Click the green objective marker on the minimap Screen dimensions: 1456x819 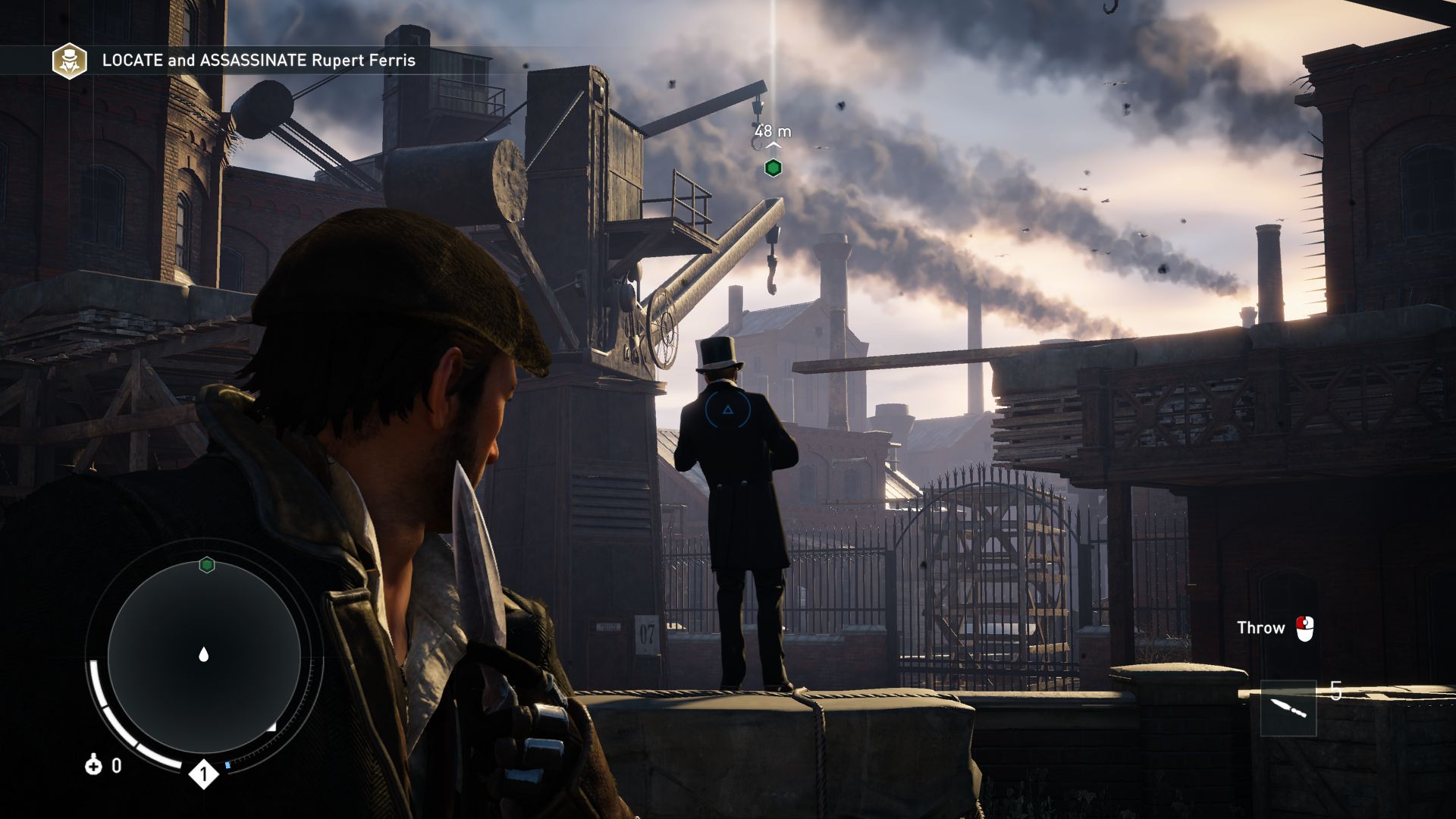pyautogui.click(x=206, y=565)
